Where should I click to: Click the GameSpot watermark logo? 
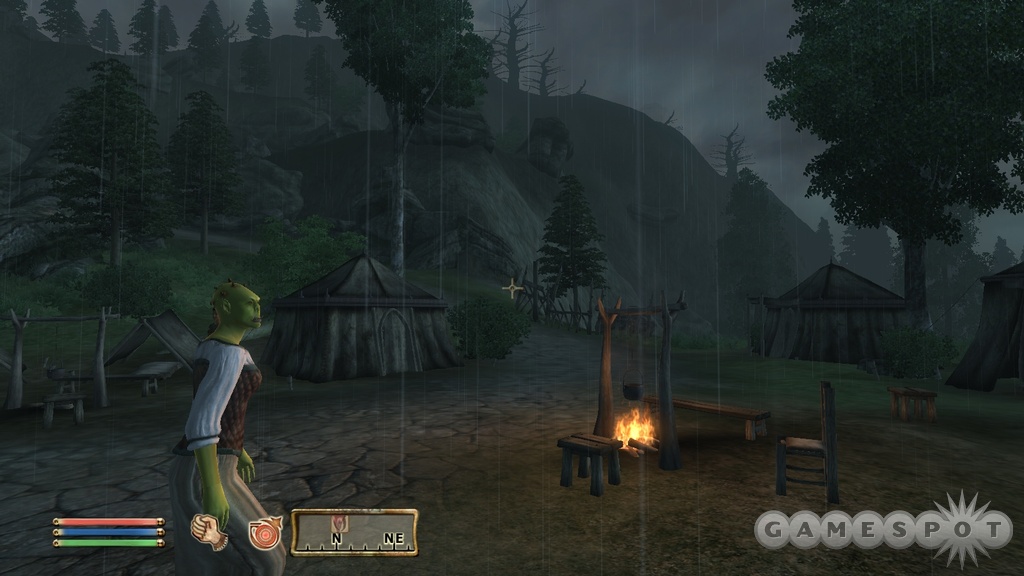pyautogui.click(x=883, y=530)
